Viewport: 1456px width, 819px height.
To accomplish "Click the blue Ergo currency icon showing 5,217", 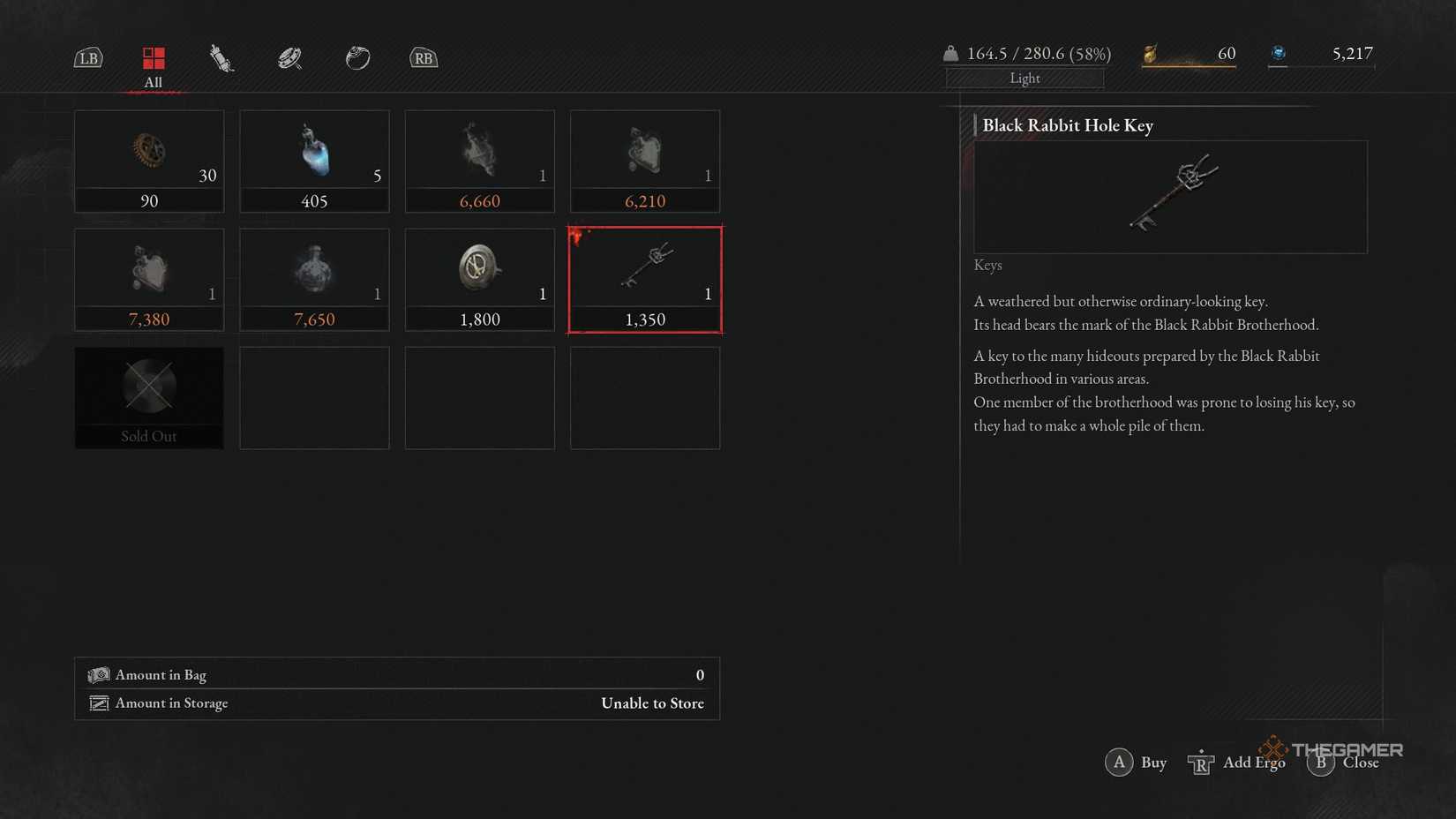I will tap(1279, 53).
